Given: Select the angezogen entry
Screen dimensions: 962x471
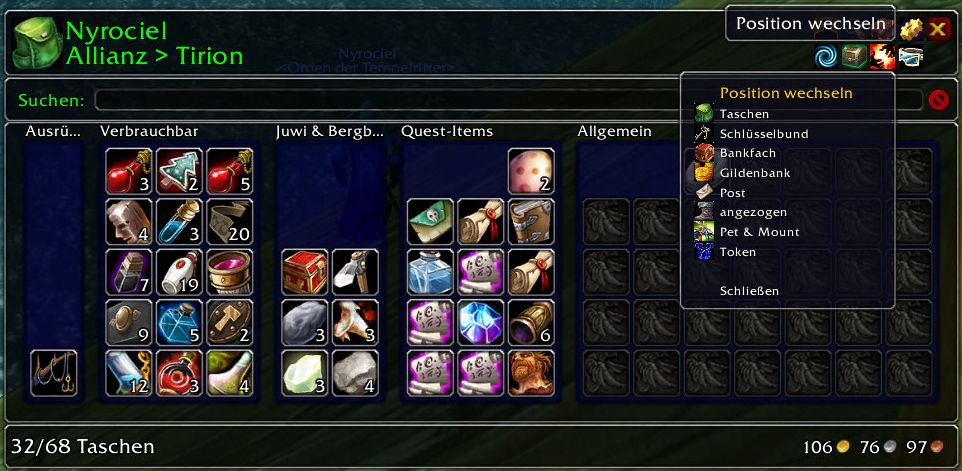Looking at the screenshot, I should [x=752, y=212].
